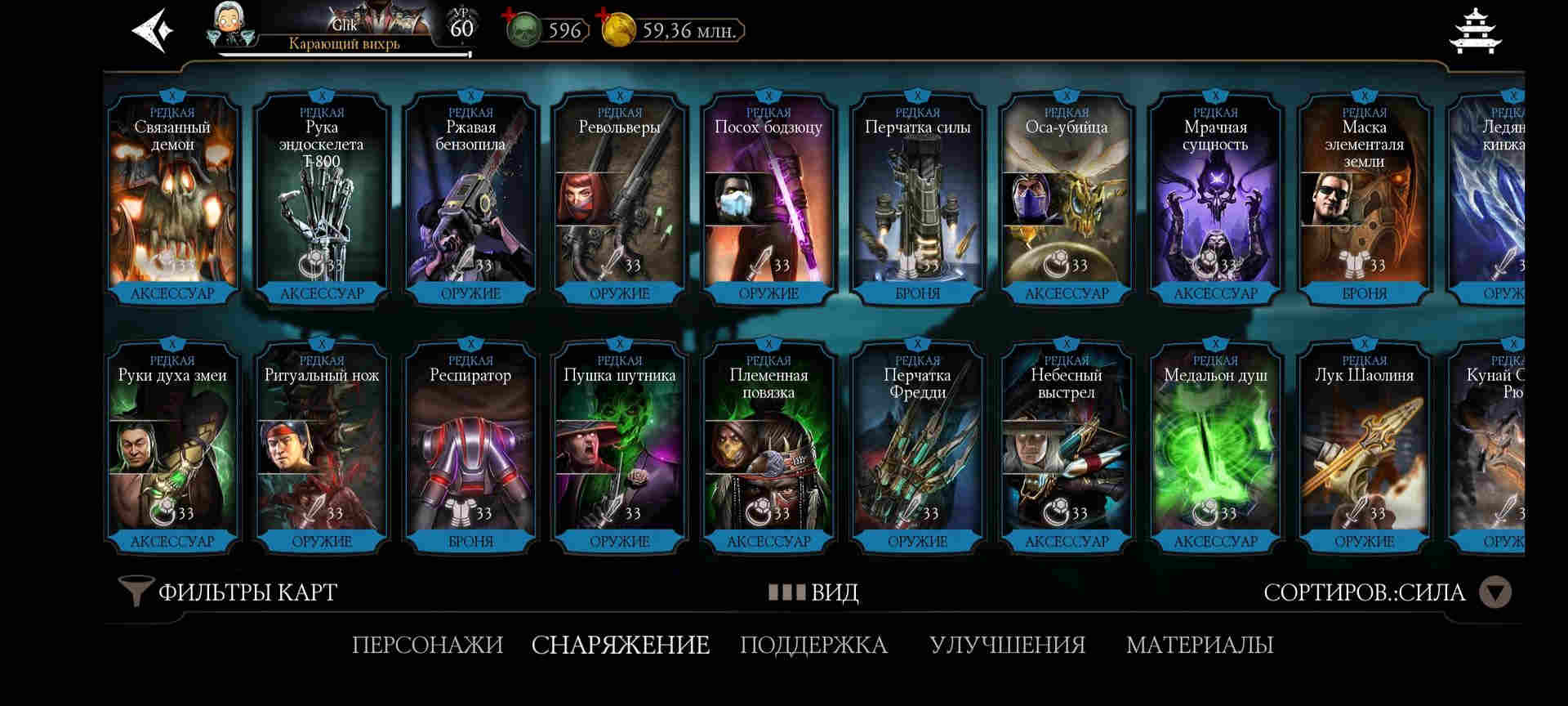1568x706 pixels.
Task: Open the player profile avatar
Action: coord(230,25)
